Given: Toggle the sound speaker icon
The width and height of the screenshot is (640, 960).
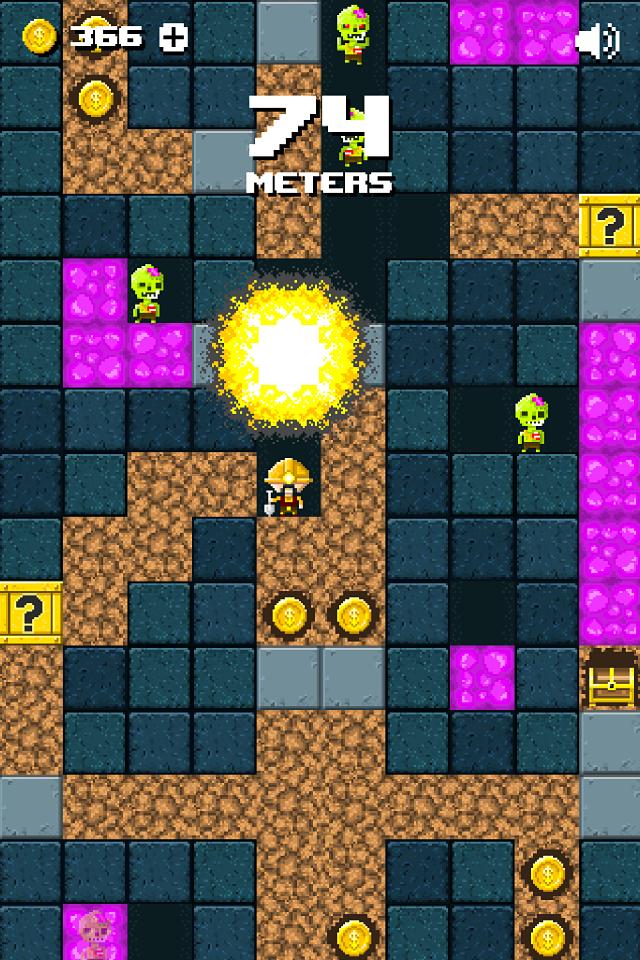Looking at the screenshot, I should pos(599,40).
